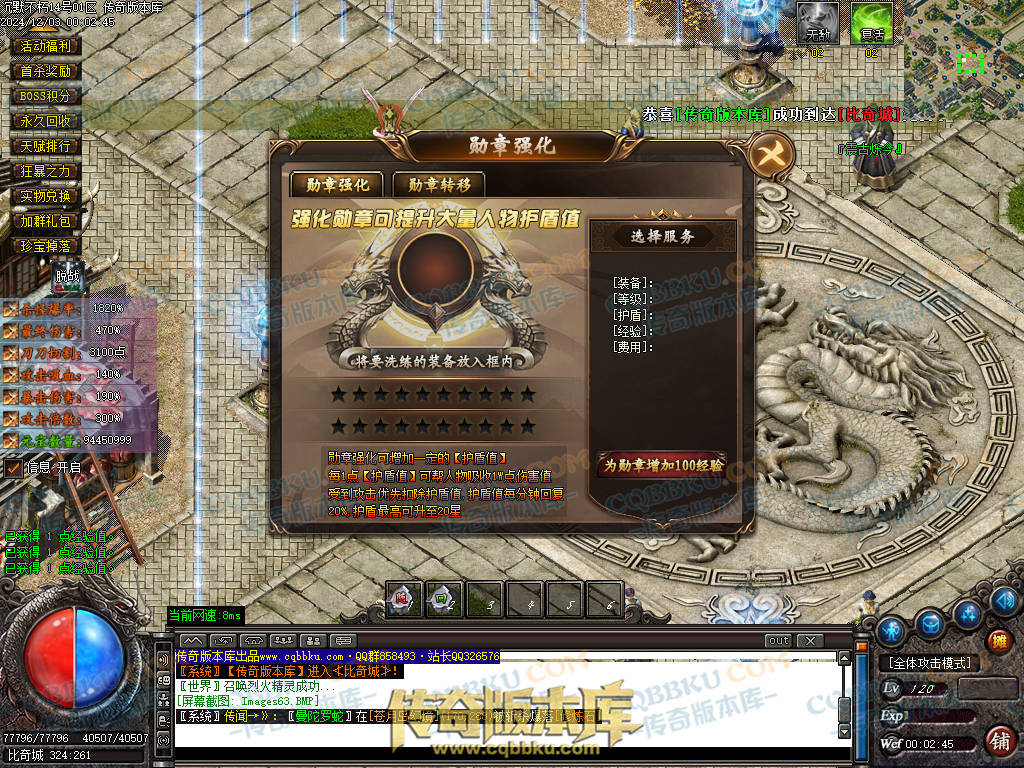This screenshot has width=1024, height=768.
Task: Open the 首杀奖励 menu
Action: coord(45,71)
